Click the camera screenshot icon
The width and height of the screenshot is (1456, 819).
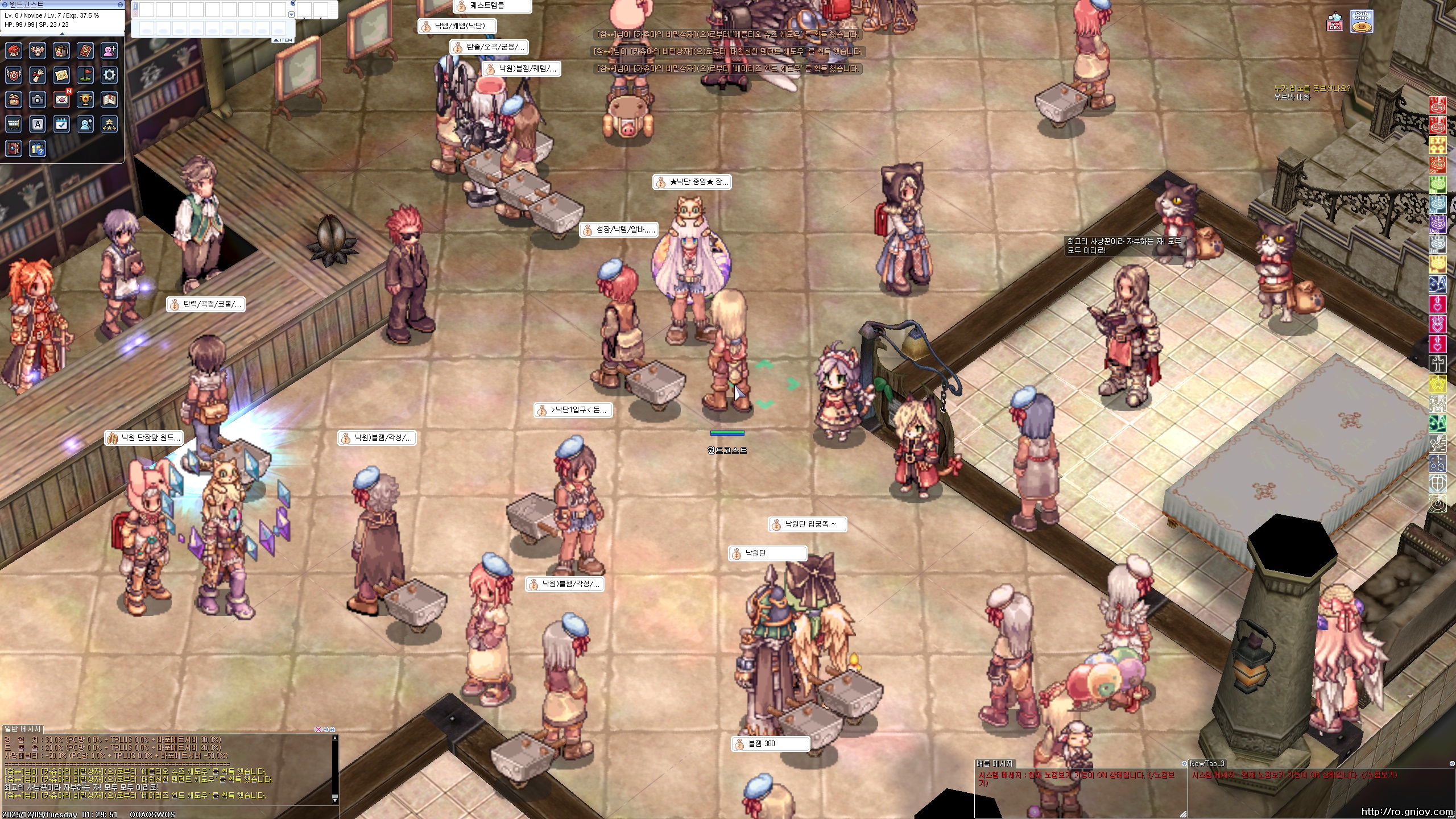(x=38, y=100)
